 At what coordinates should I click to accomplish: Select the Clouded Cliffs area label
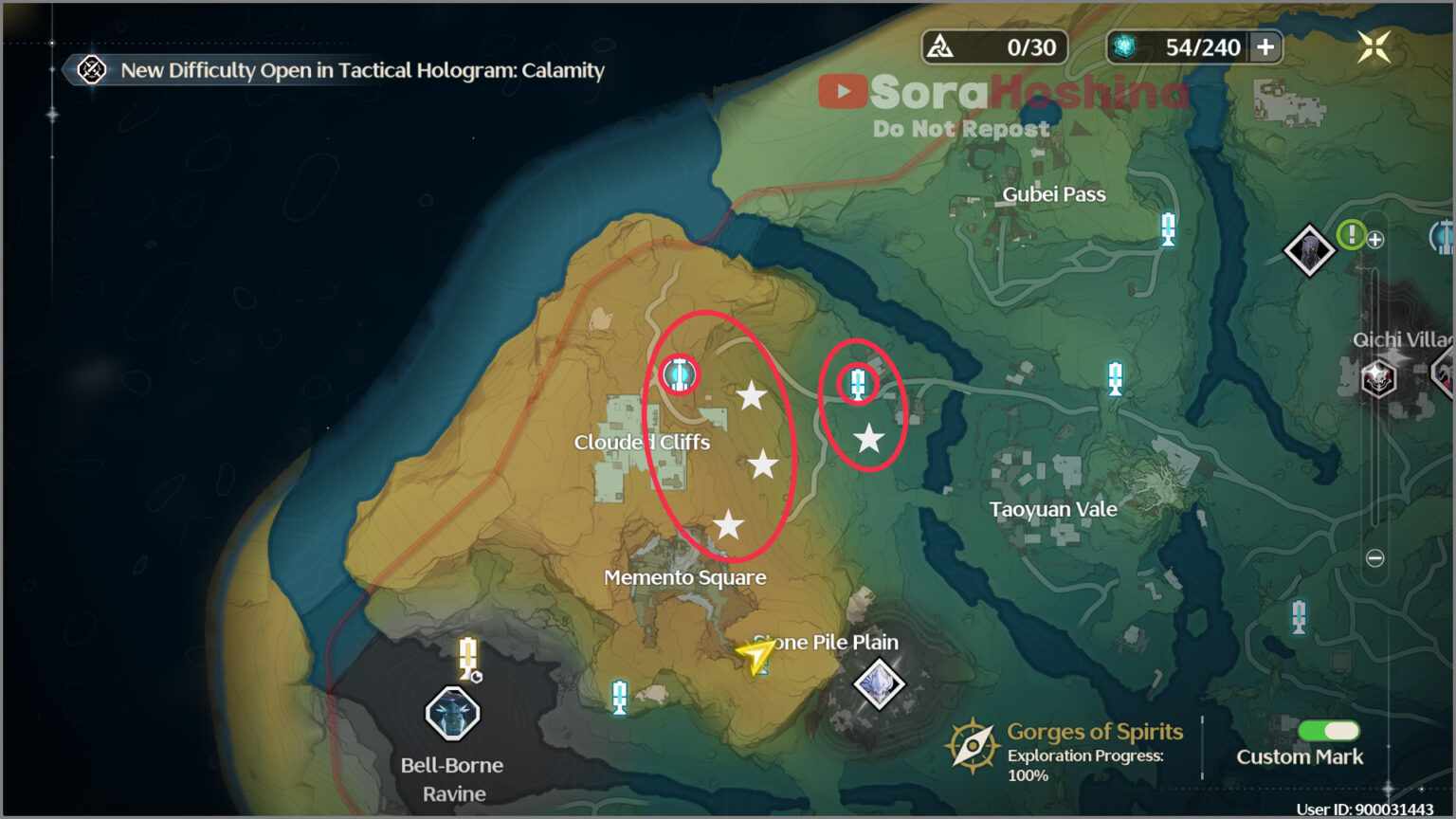click(x=645, y=441)
